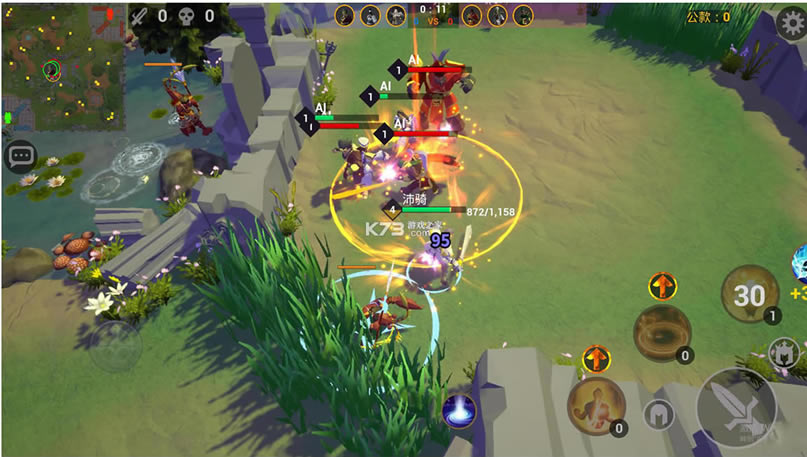Tap the helmet minion-target button
807x457 pixels.
[x=658, y=414]
